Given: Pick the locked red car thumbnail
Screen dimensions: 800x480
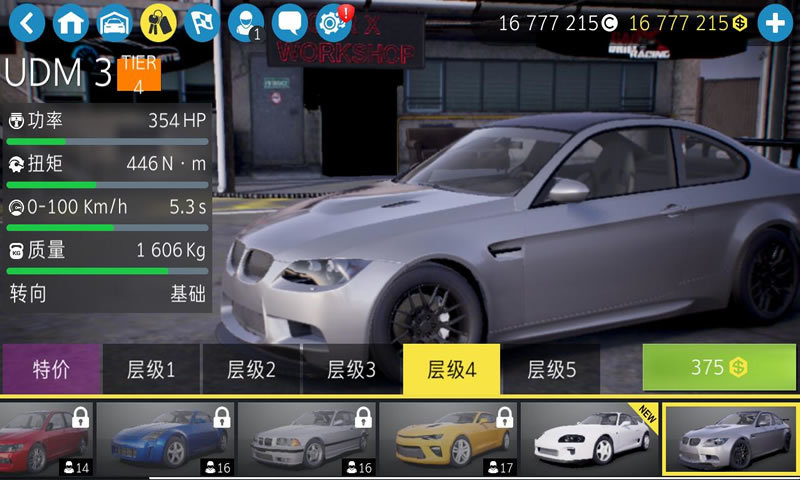Looking at the screenshot, I should coord(44,438).
